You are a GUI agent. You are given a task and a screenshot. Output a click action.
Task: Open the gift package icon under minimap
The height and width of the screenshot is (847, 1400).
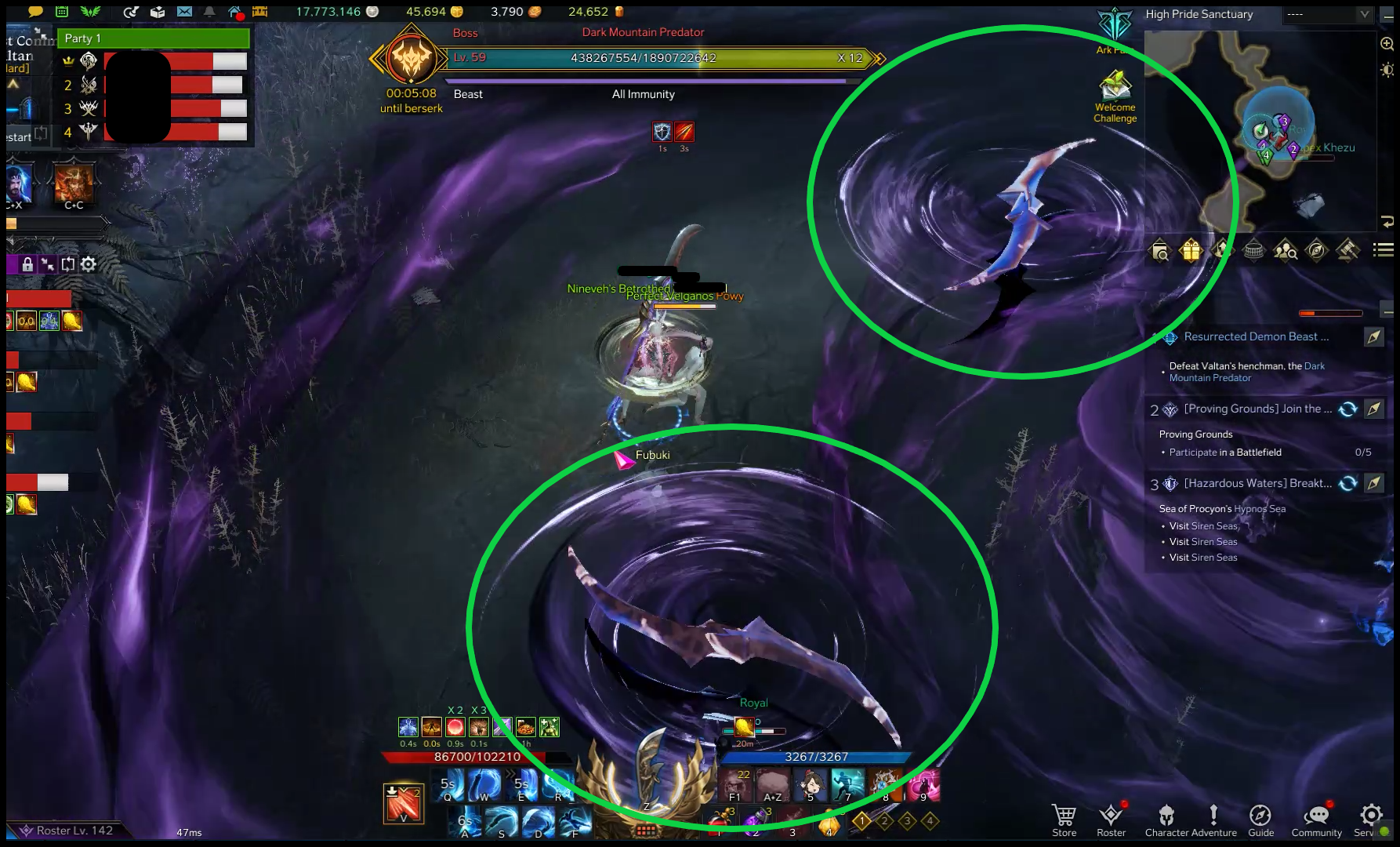(x=1191, y=251)
